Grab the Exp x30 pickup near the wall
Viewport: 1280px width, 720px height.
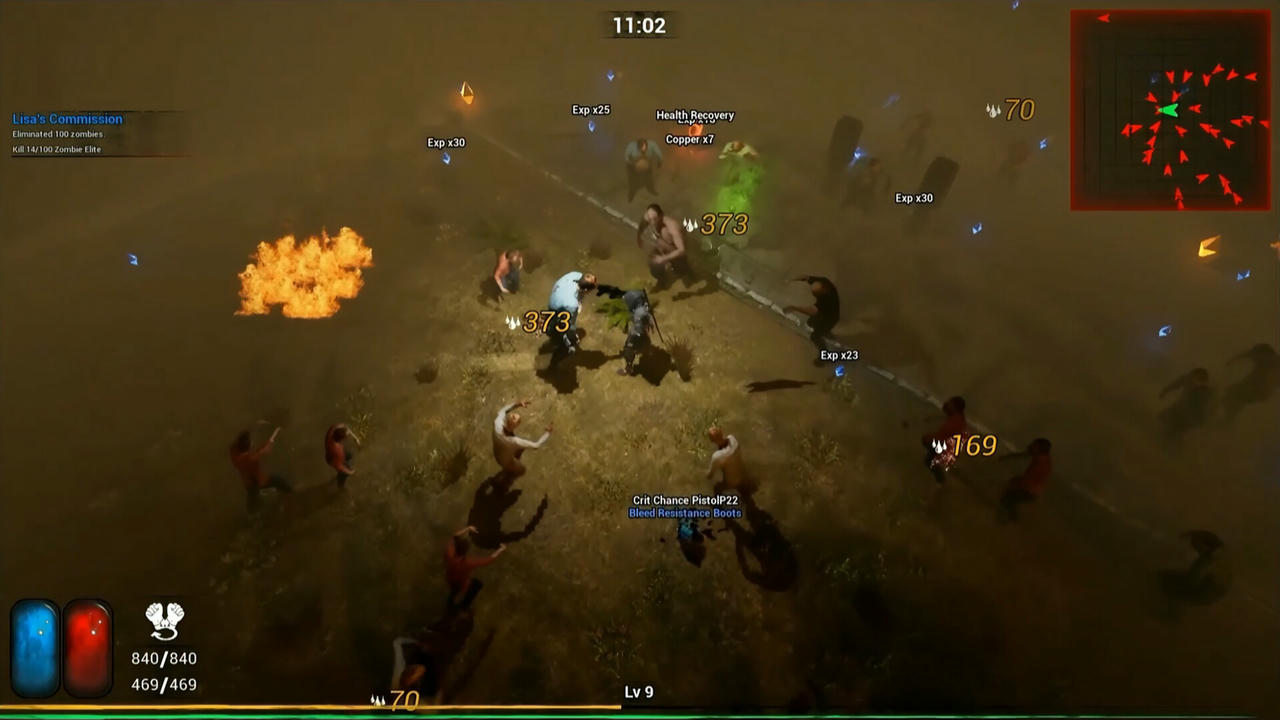click(915, 197)
